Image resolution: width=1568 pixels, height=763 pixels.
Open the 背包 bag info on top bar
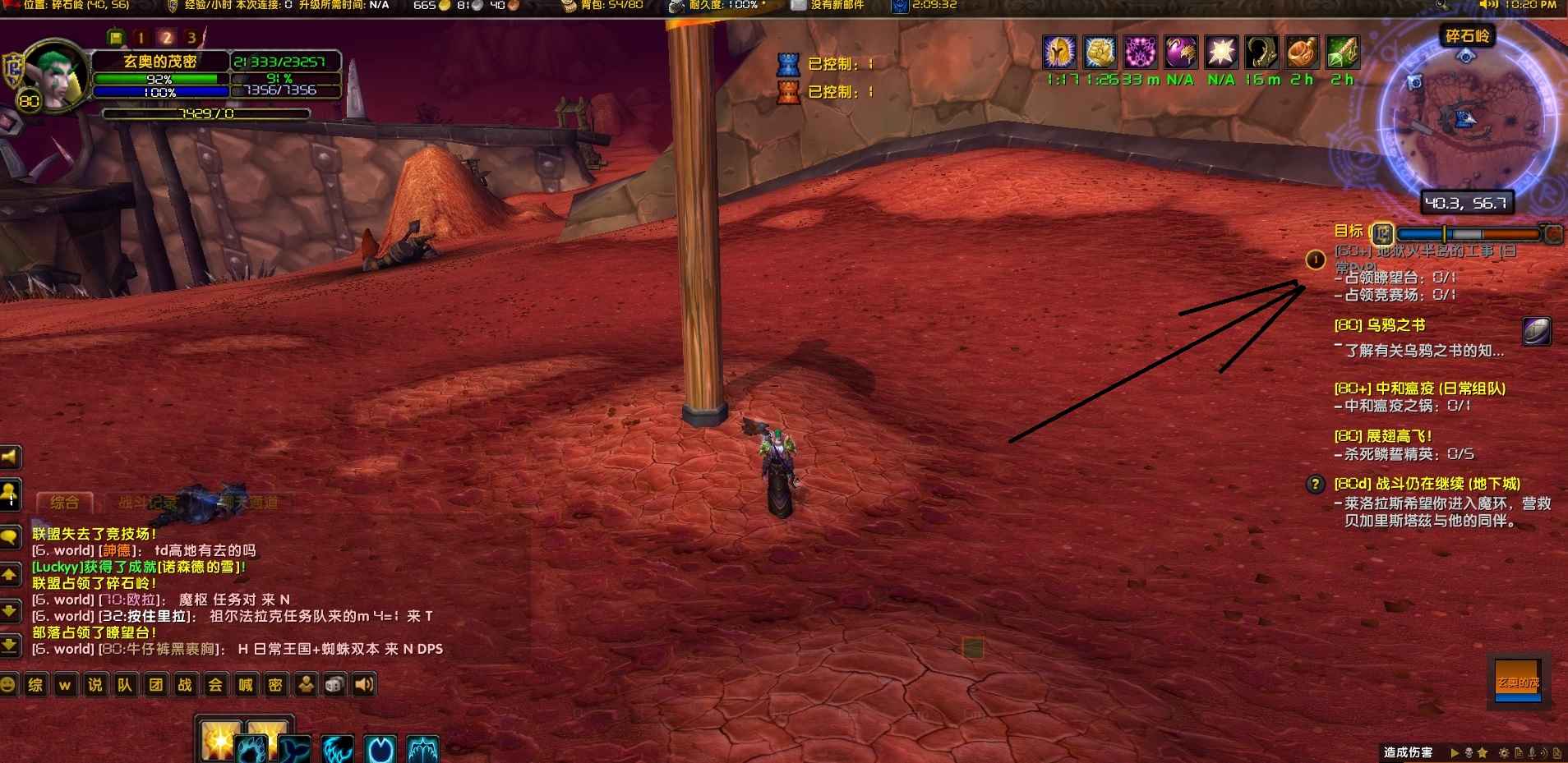[602, 6]
